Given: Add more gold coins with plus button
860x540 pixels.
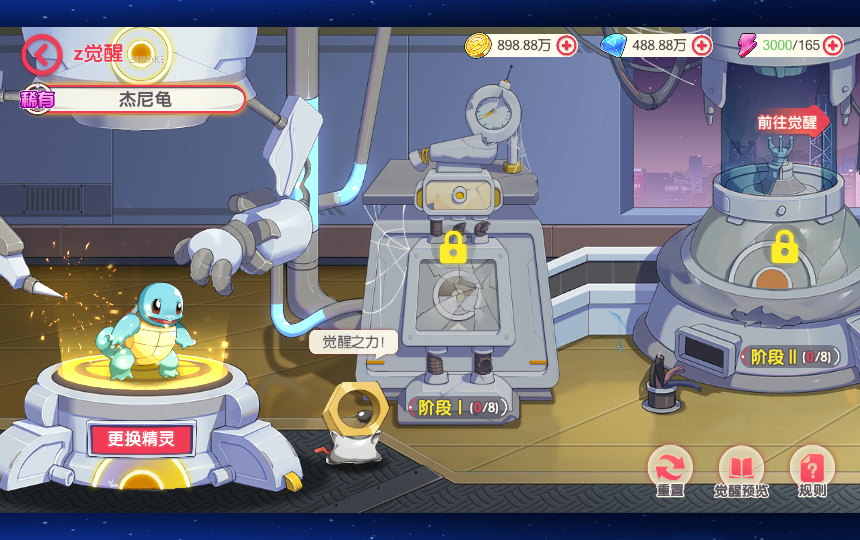Looking at the screenshot, I should pyautogui.click(x=567, y=45).
